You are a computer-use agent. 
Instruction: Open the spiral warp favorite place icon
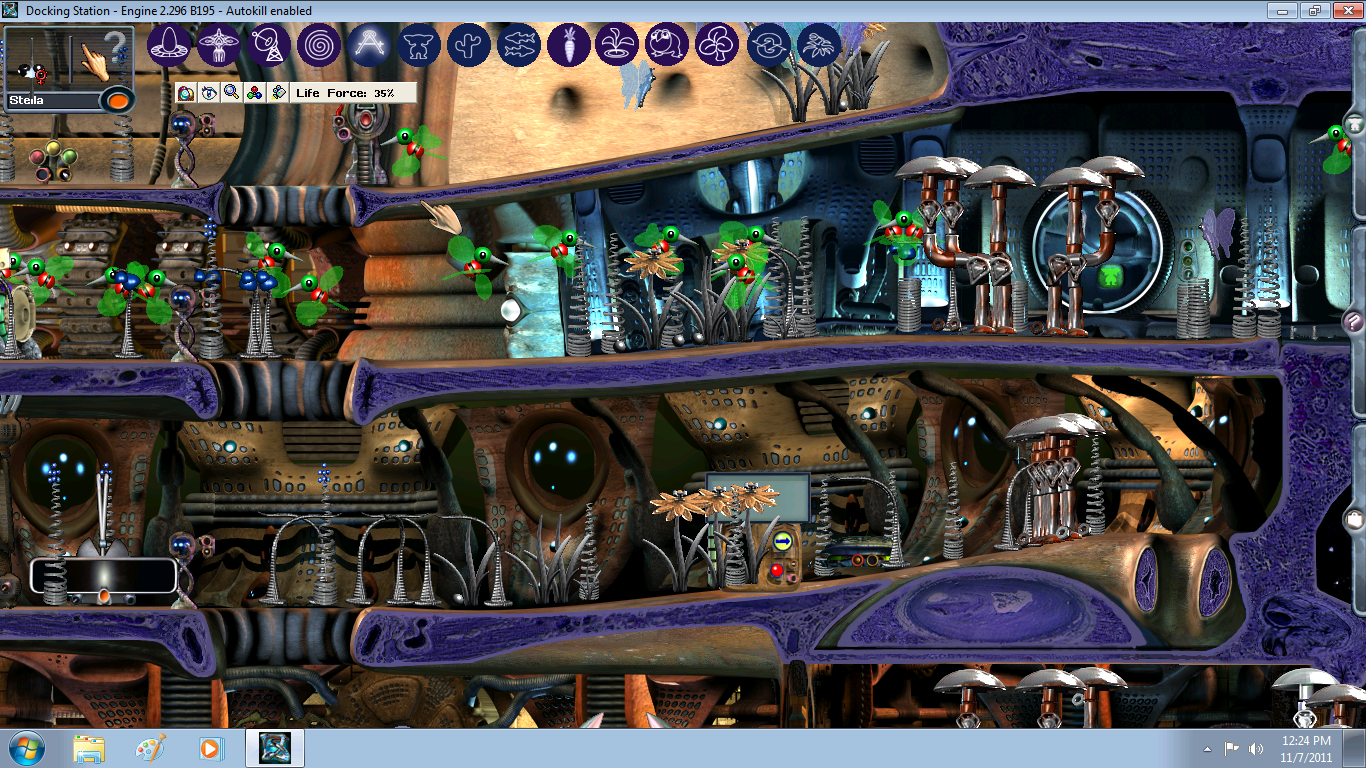[x=320, y=45]
